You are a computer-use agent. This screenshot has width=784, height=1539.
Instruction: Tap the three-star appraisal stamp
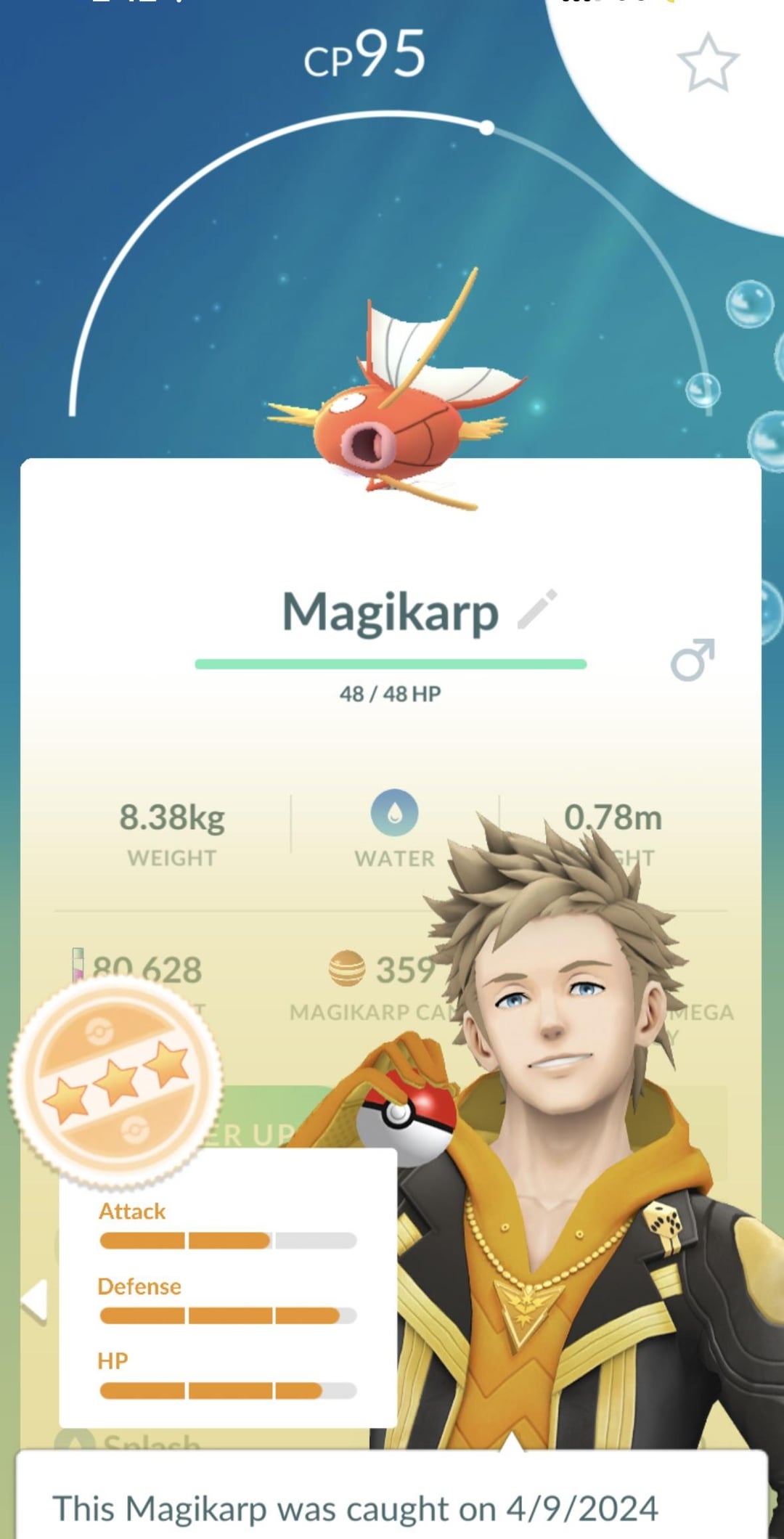pos(116,1081)
